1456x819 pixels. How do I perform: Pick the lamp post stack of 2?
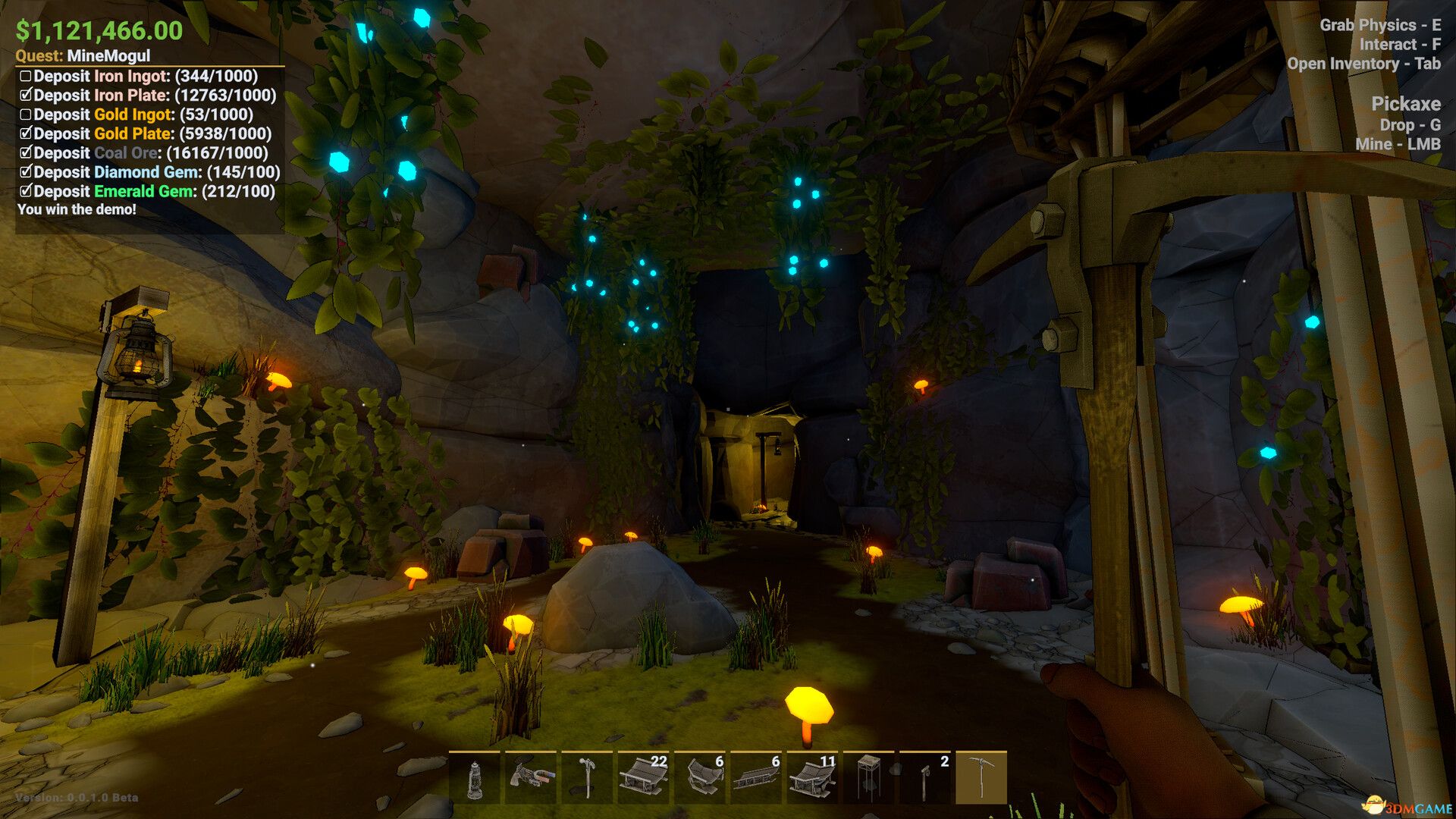click(925, 778)
